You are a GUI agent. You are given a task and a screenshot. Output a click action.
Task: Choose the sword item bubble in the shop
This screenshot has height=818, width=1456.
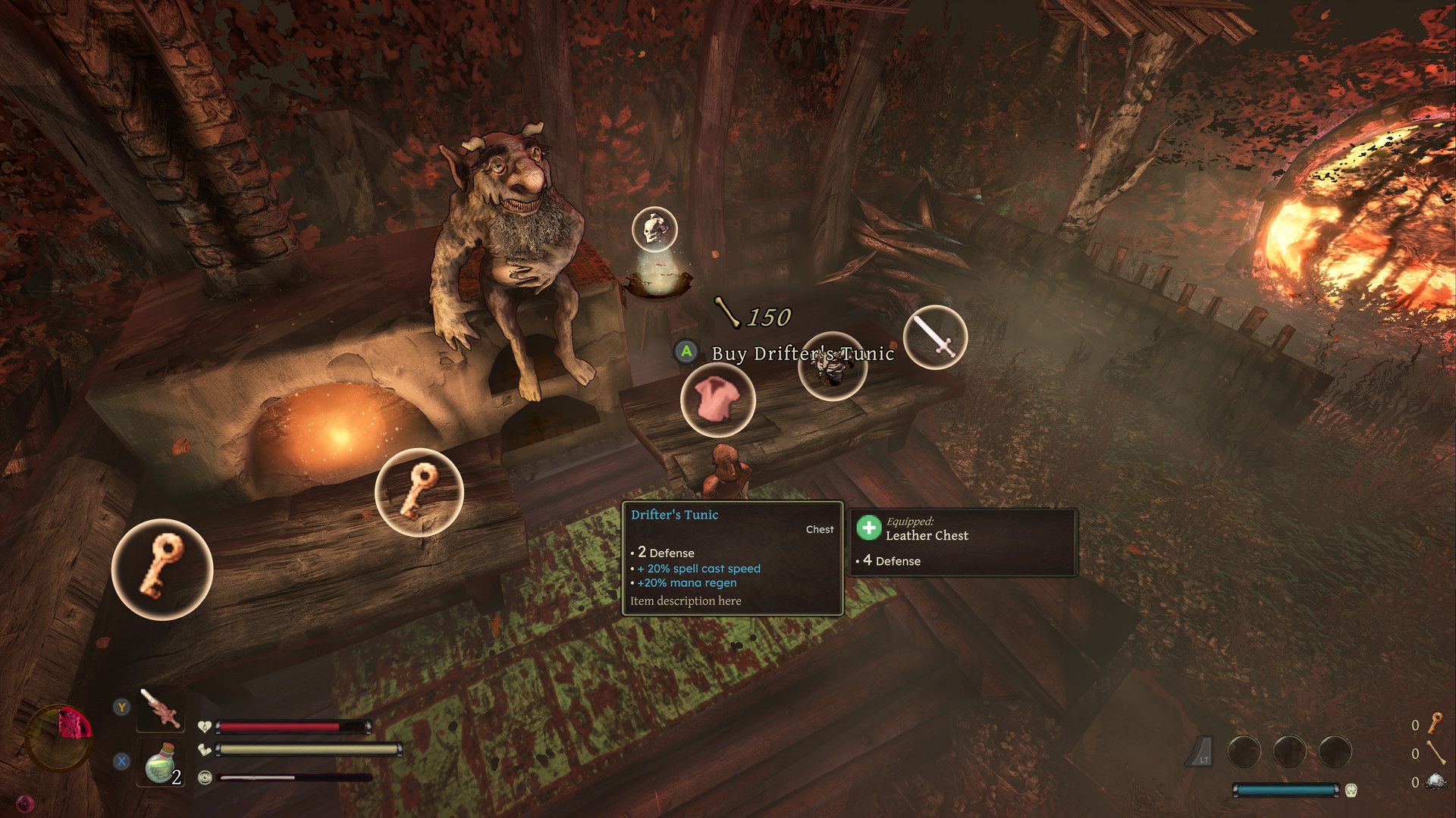935,337
